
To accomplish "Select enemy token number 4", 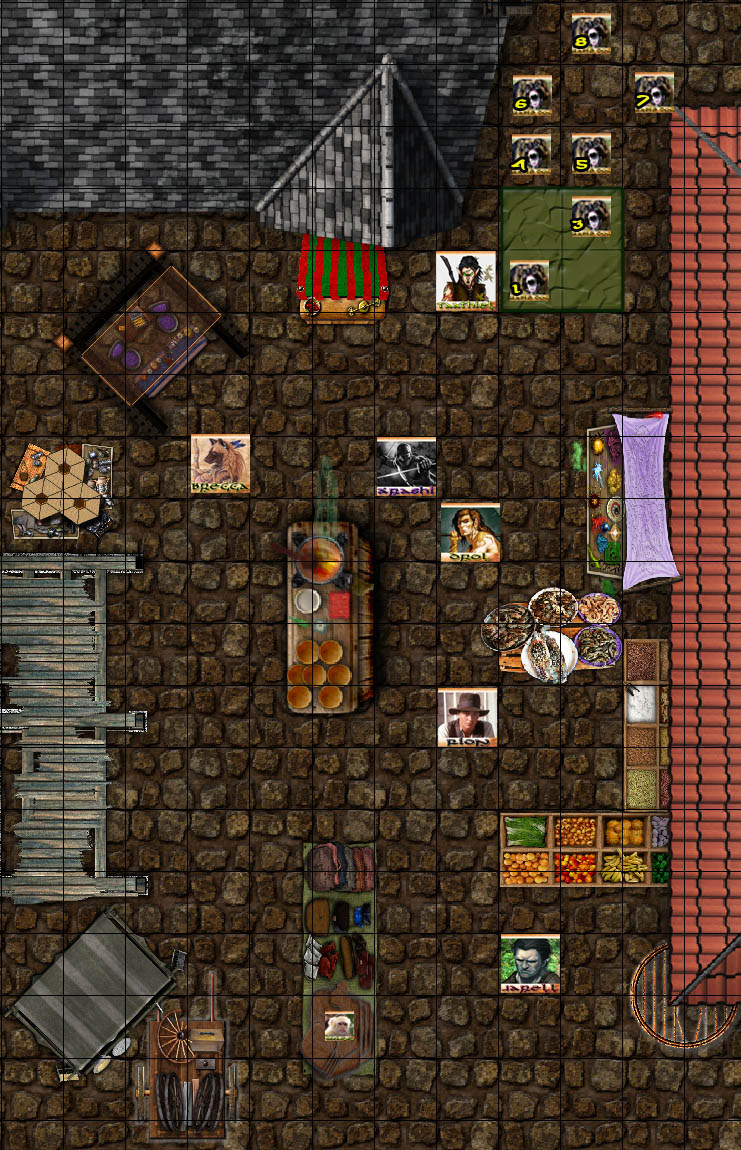I will (531, 155).
